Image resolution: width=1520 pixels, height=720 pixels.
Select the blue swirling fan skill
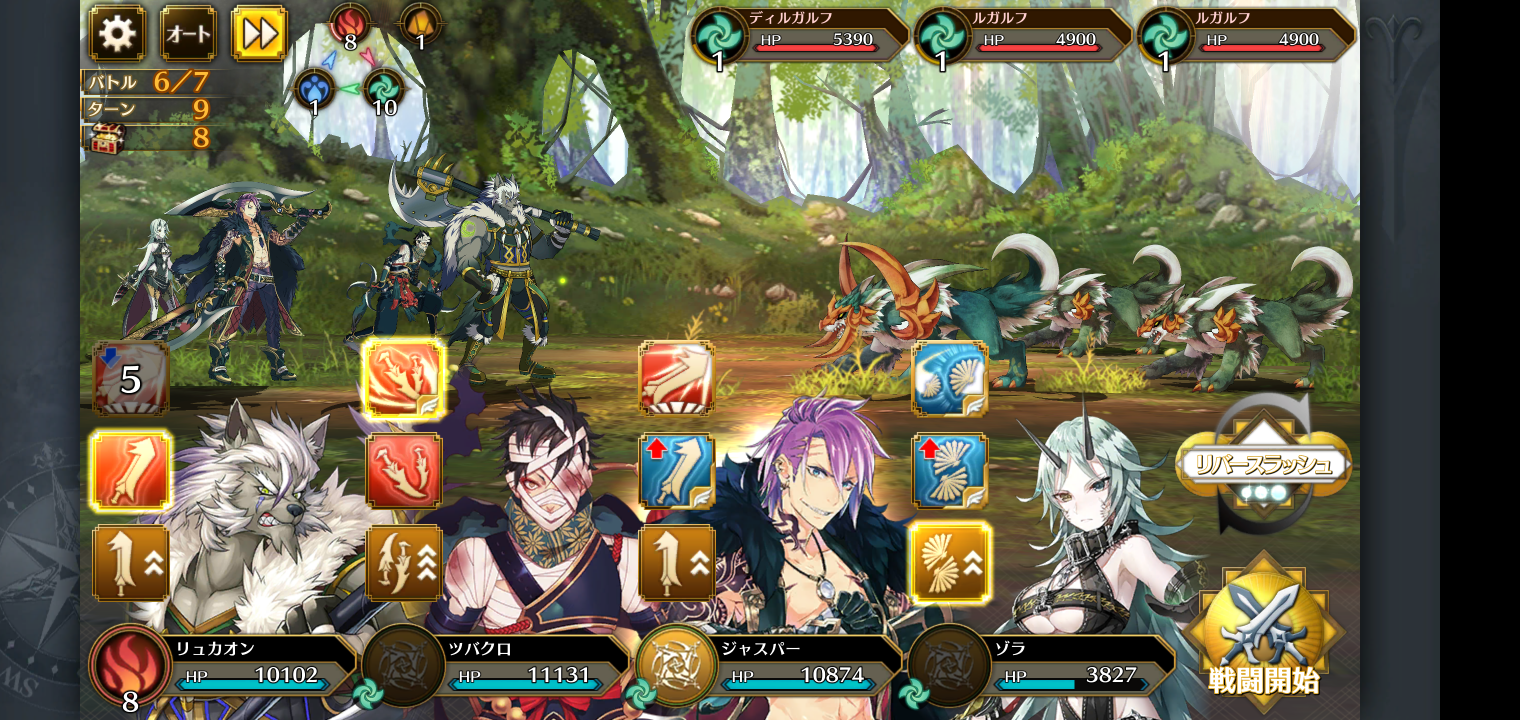tap(950, 378)
